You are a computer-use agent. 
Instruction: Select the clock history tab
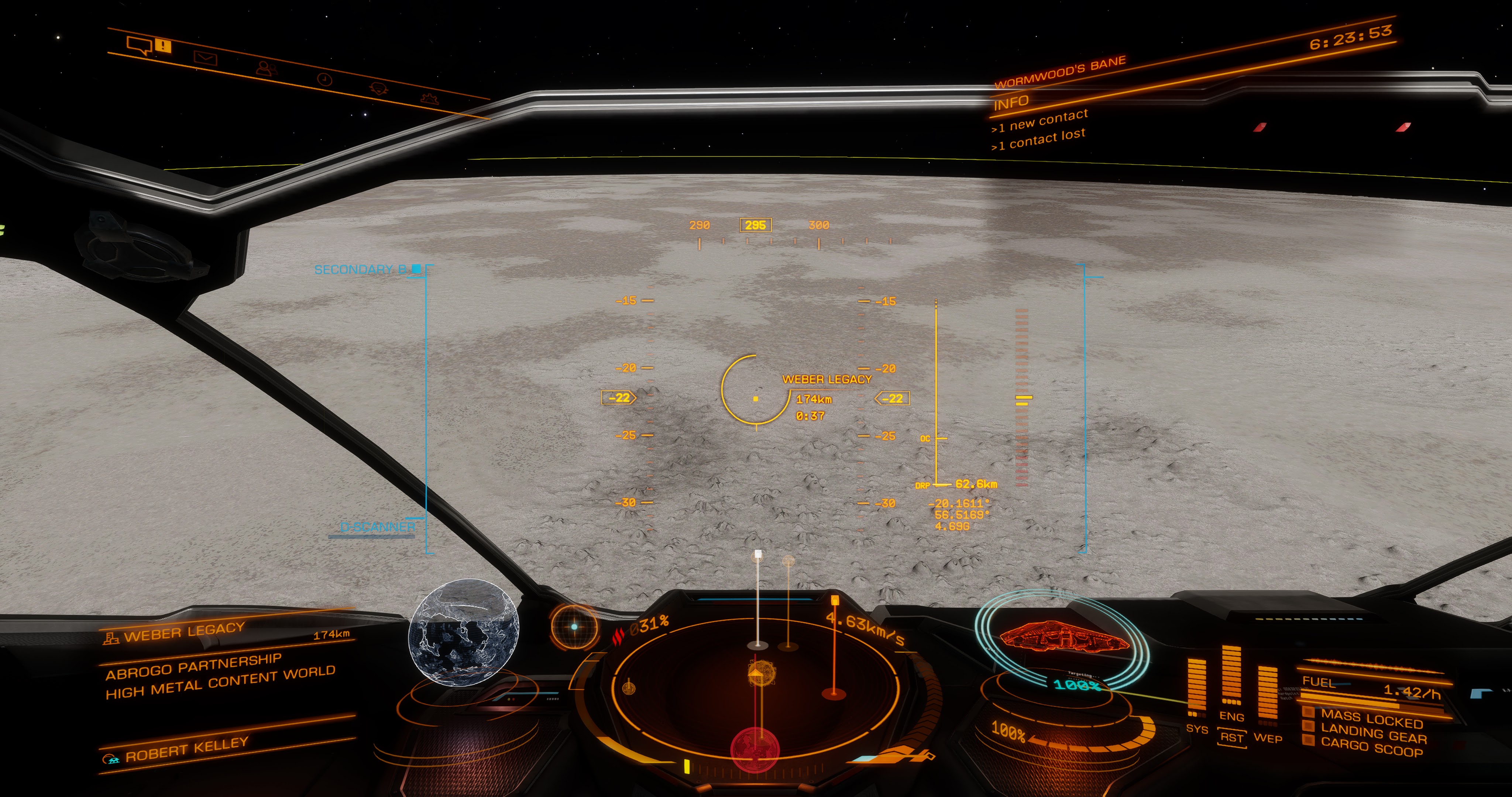click(324, 79)
